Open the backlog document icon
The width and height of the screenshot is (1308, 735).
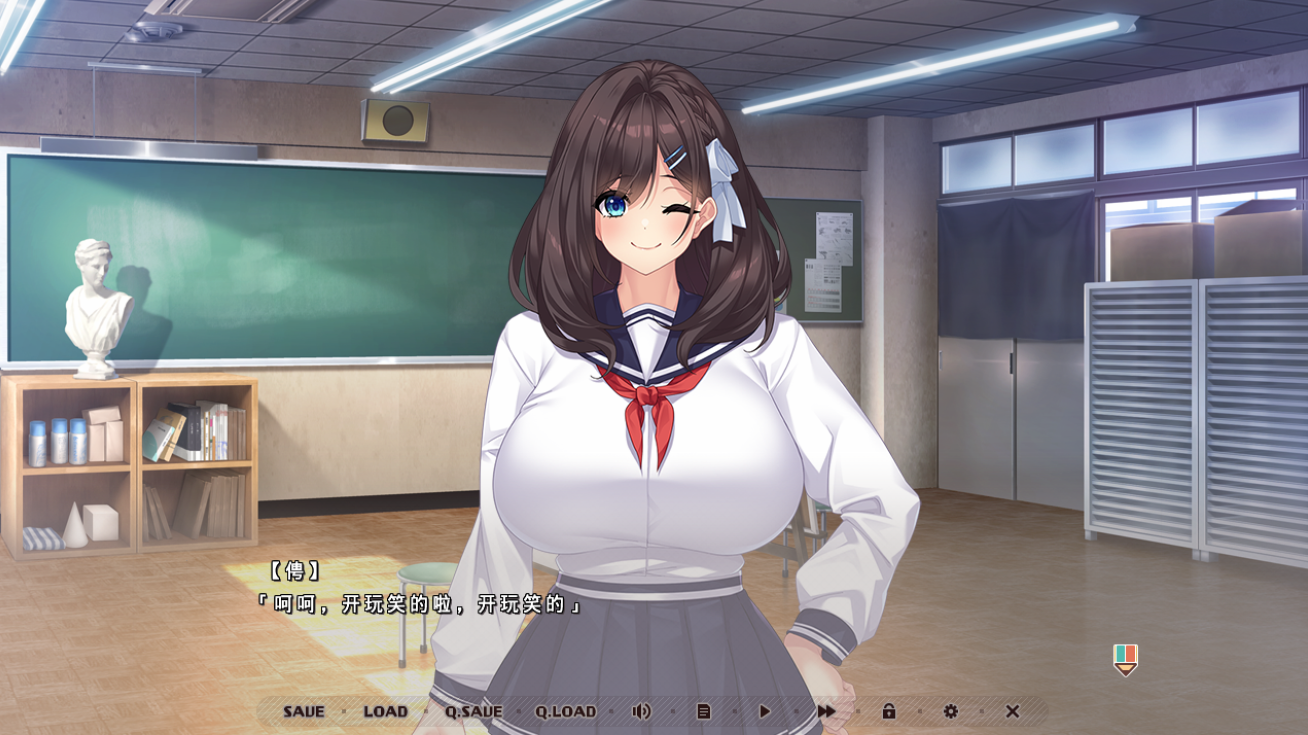[x=703, y=712]
